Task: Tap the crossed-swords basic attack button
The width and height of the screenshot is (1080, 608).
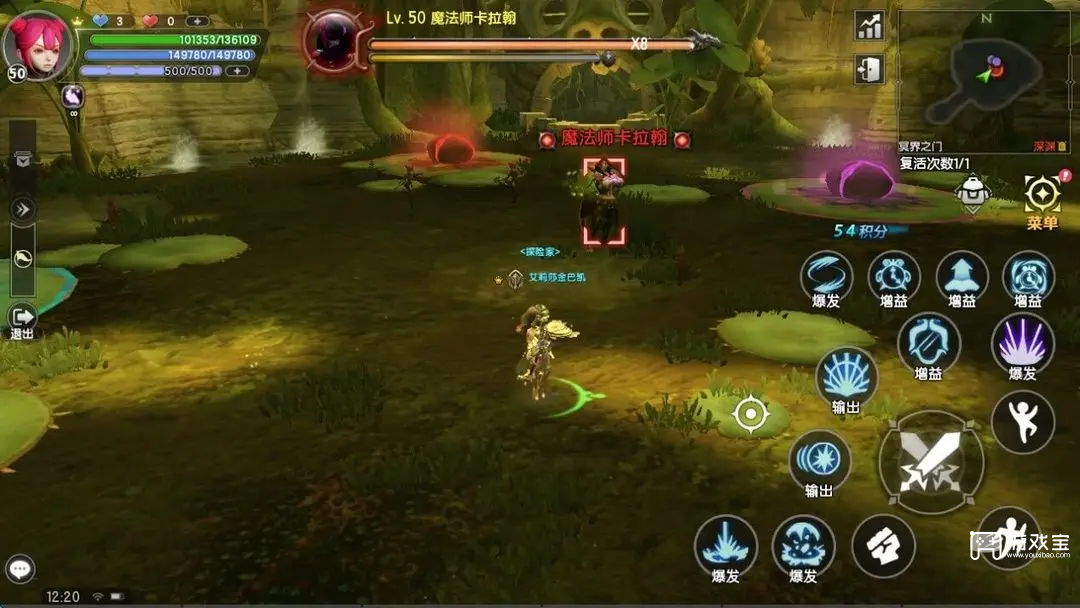Action: [930, 462]
